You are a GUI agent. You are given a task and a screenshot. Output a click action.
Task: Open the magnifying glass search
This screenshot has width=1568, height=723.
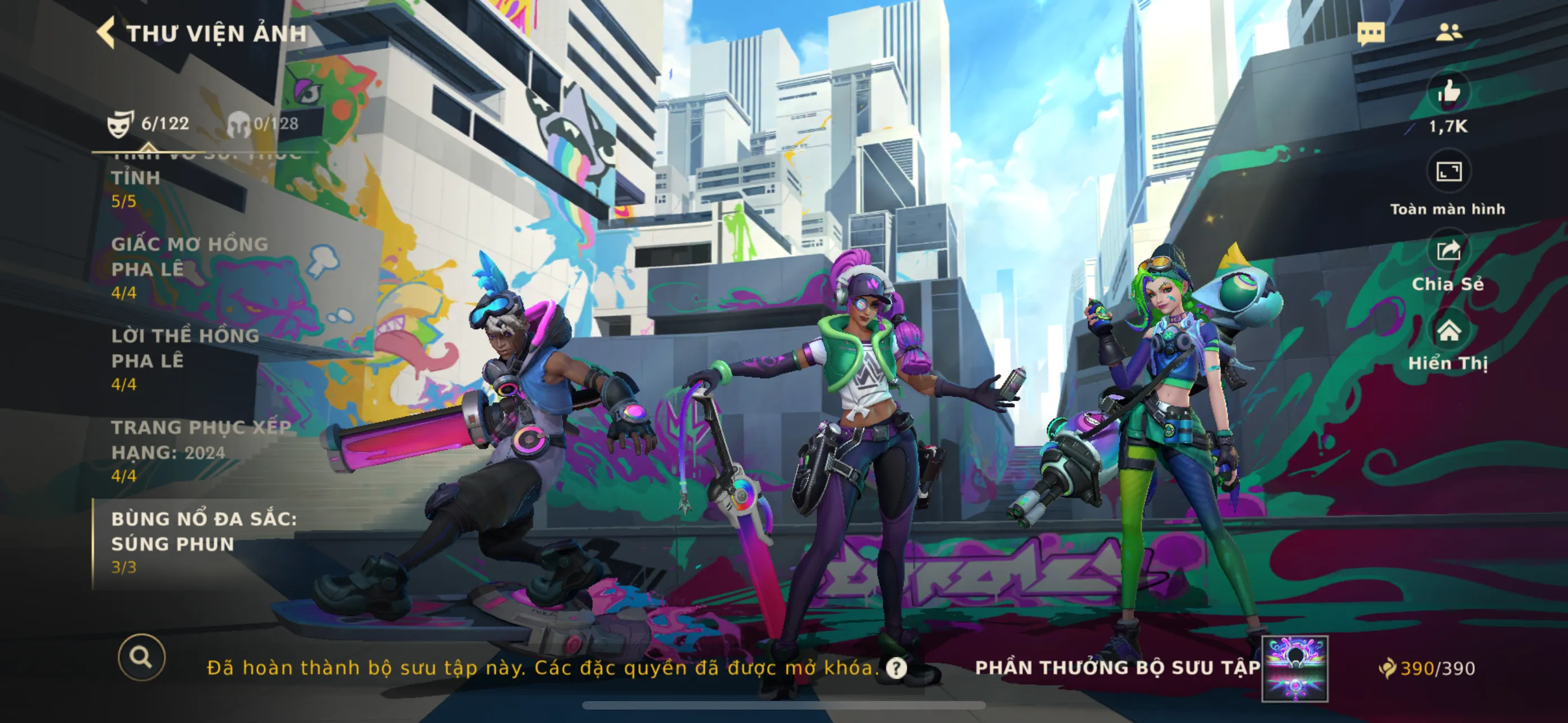pyautogui.click(x=142, y=657)
